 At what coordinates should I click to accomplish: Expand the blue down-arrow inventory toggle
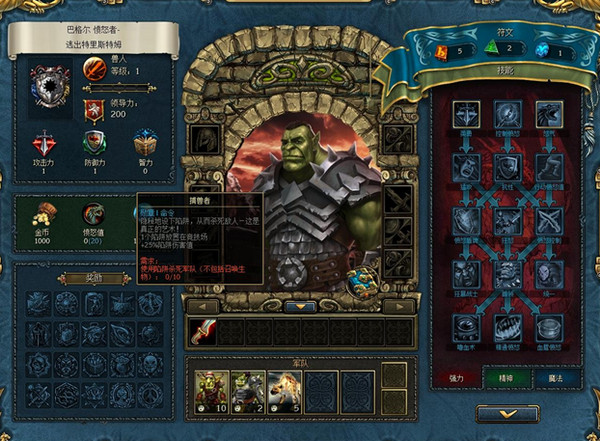[301, 306]
